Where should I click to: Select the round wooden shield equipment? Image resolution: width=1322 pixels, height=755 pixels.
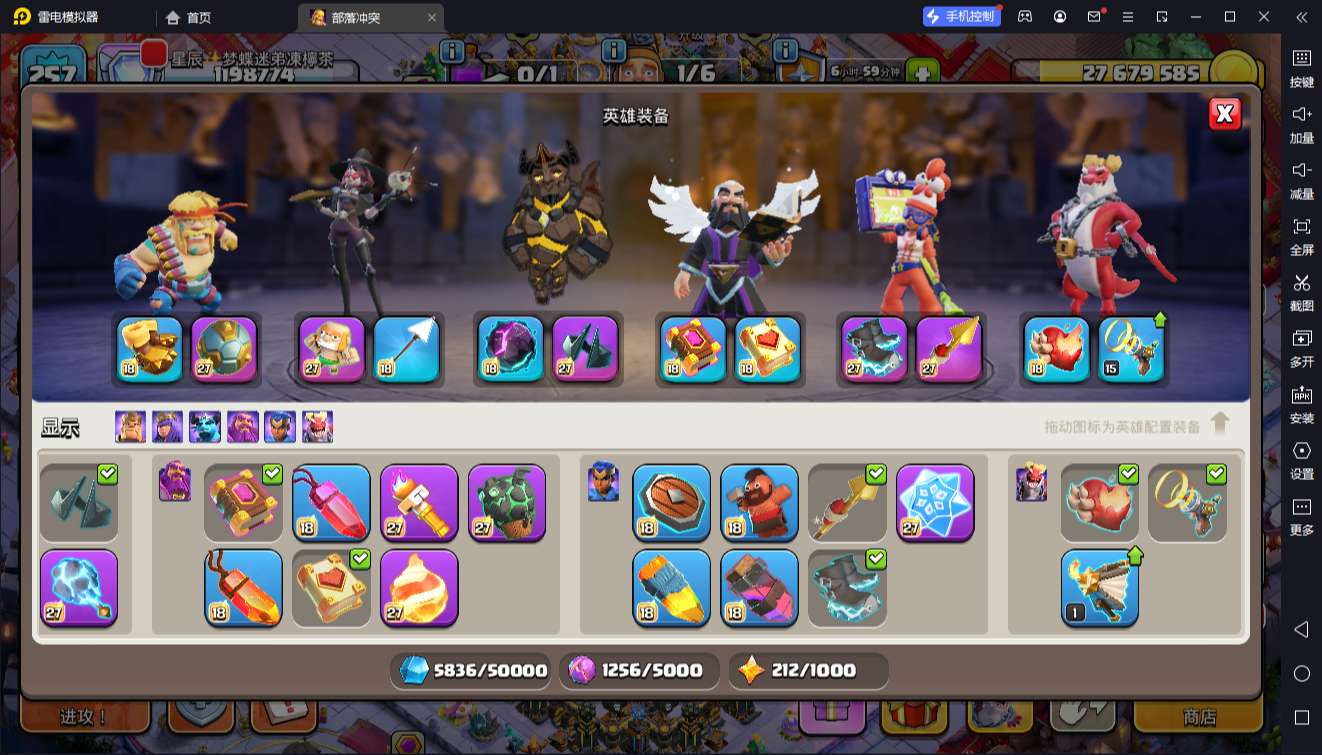pyautogui.click(x=671, y=502)
